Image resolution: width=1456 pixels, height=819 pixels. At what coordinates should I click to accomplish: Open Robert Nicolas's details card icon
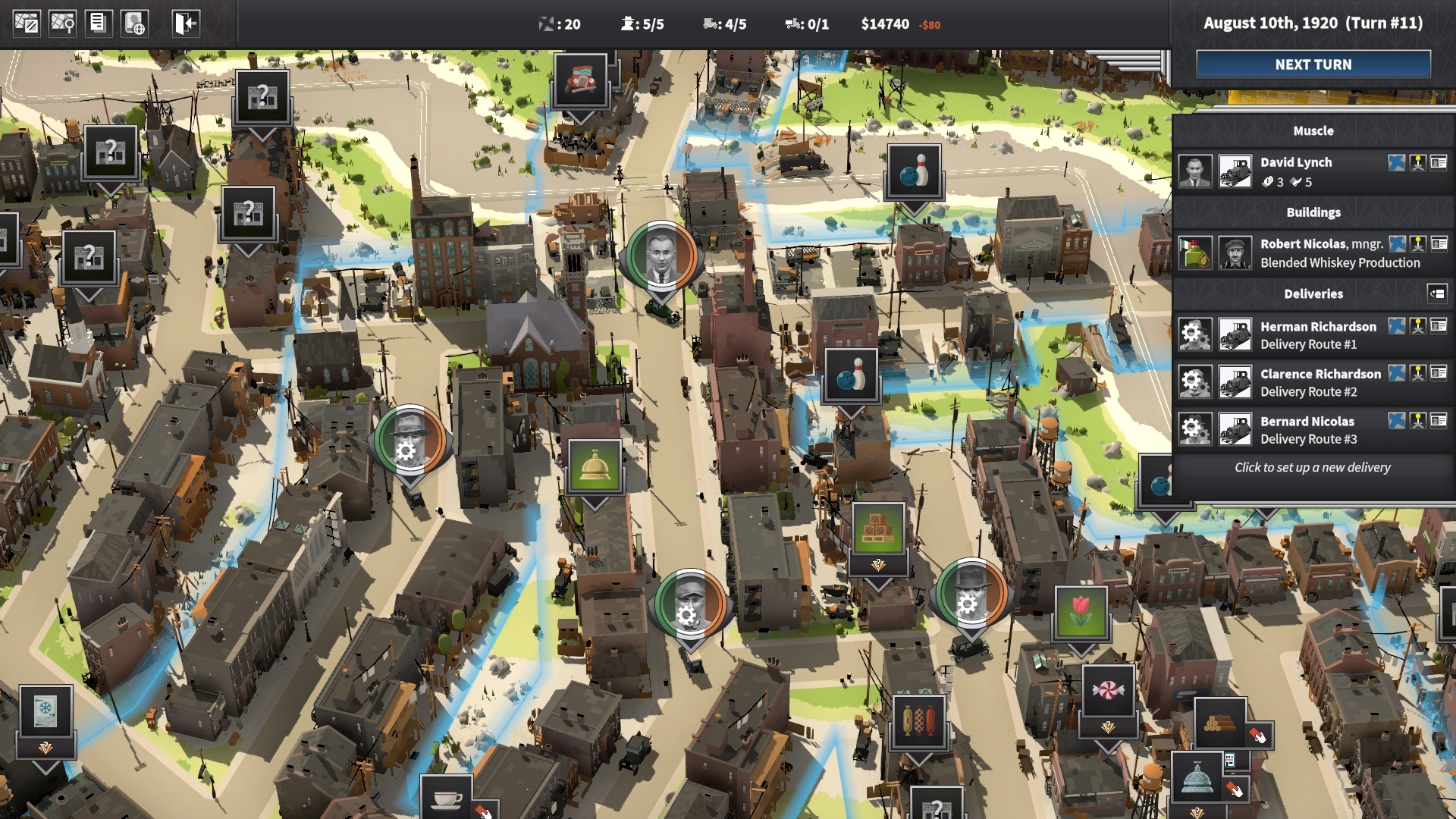point(1439,243)
